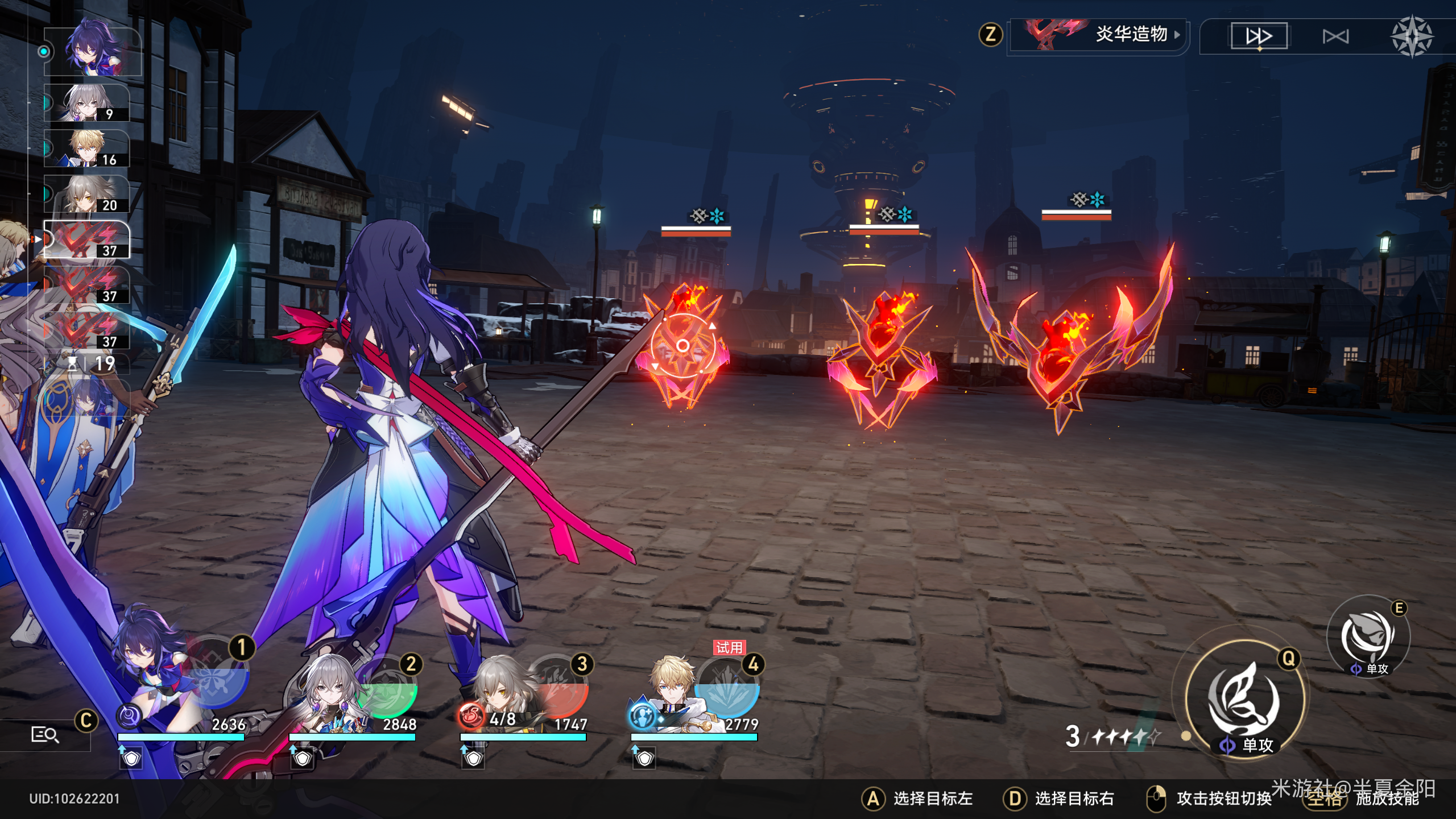The width and height of the screenshot is (1456, 819).
Task: Select the turn-order portrait marked 9
Action: pyautogui.click(x=87, y=103)
